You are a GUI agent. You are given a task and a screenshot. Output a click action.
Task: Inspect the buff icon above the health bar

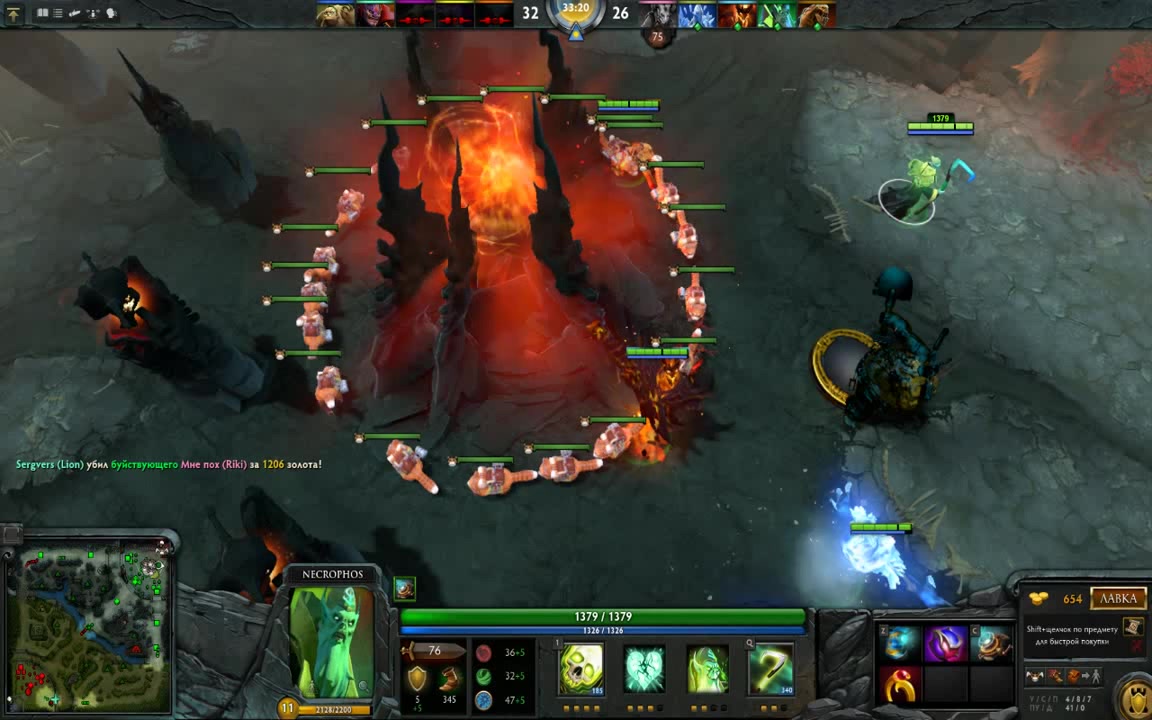coord(404,588)
